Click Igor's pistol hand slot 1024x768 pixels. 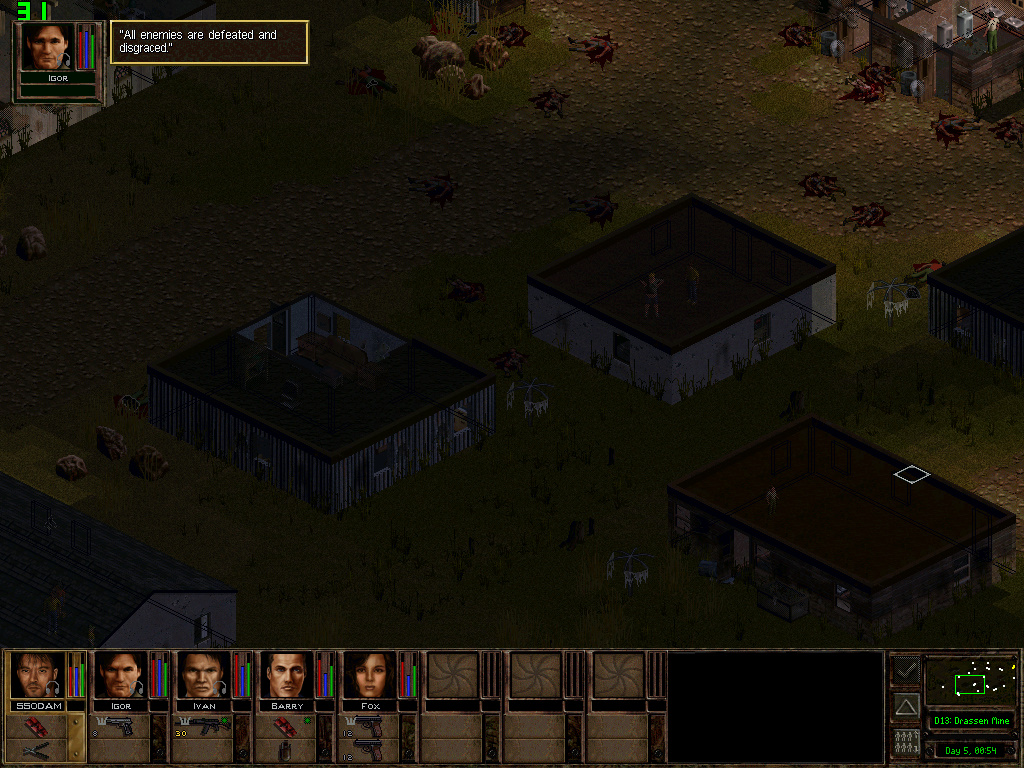click(119, 726)
